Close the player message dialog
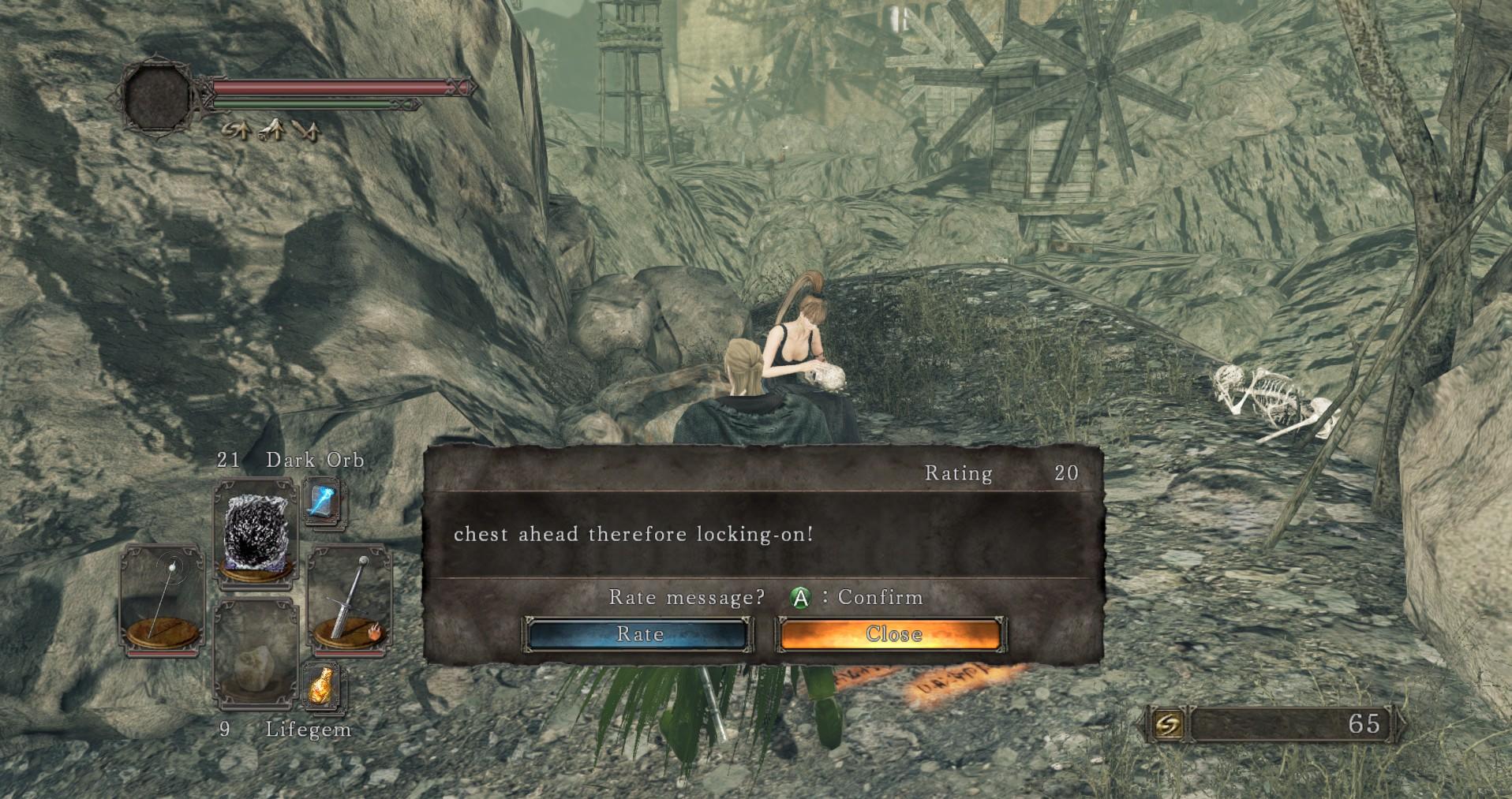This screenshot has width=1512, height=799. (891, 634)
